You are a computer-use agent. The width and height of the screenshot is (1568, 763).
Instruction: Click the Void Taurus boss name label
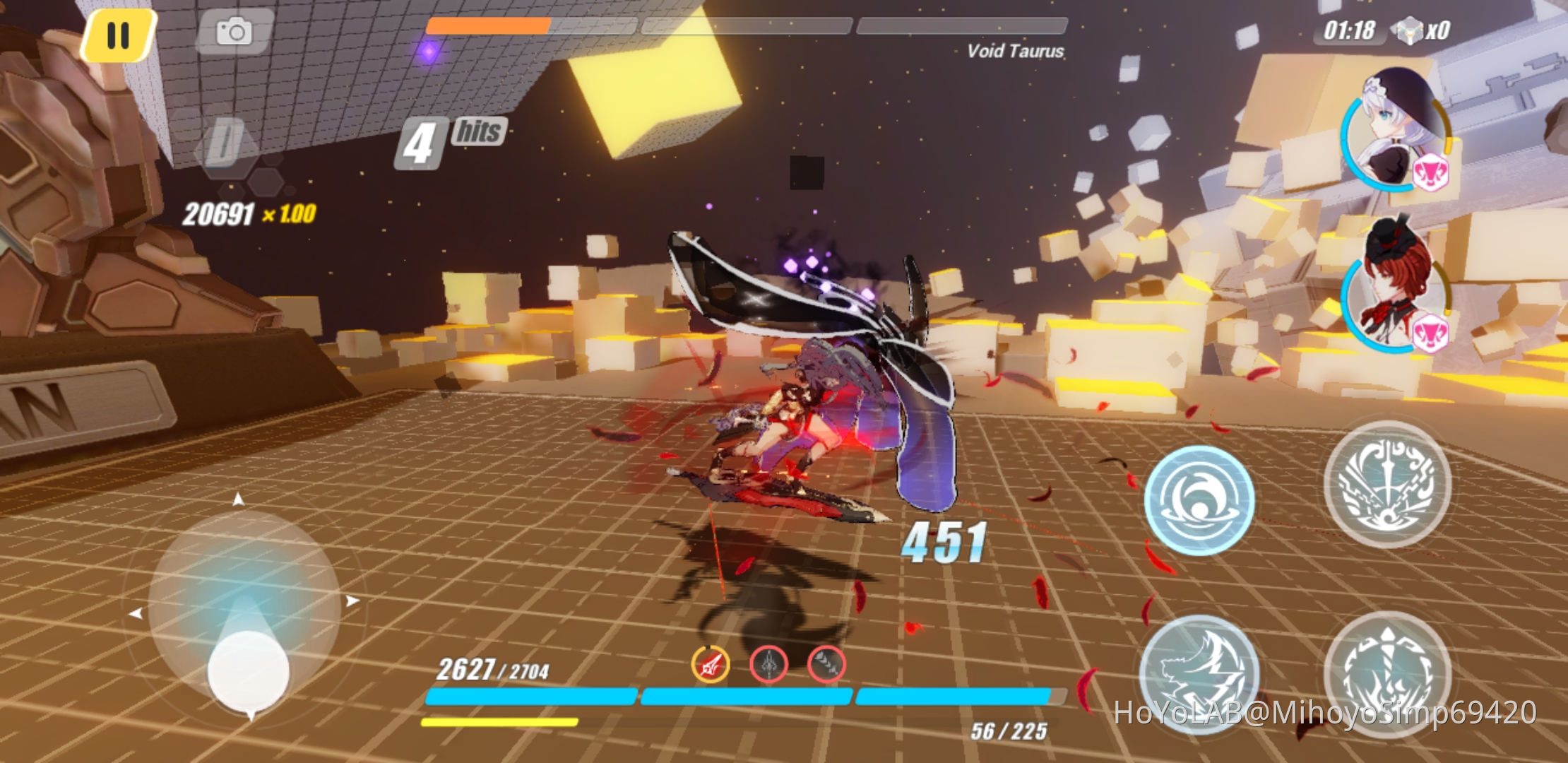[1016, 51]
